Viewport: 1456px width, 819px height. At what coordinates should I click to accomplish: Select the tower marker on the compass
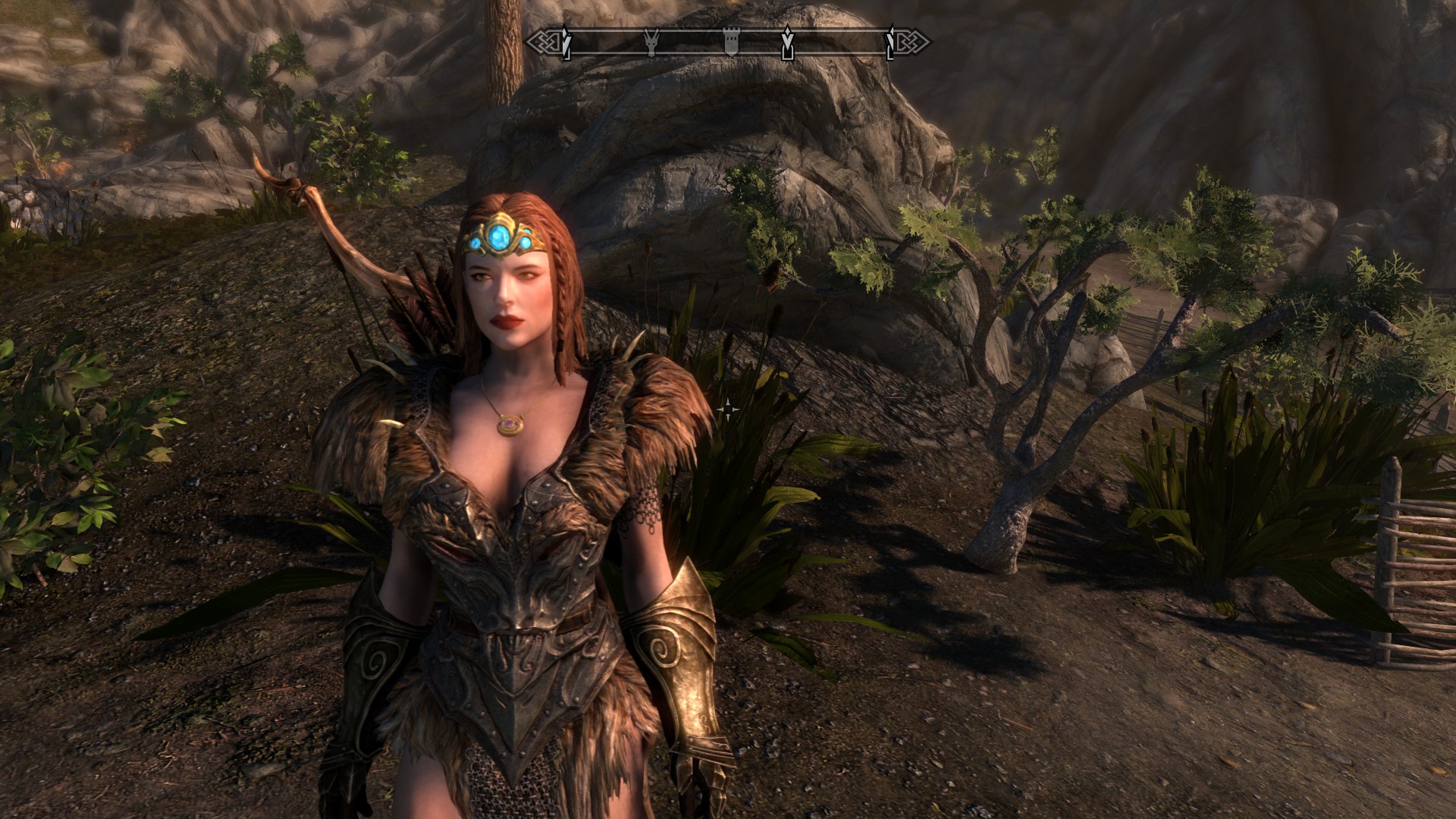pyautogui.click(x=731, y=42)
